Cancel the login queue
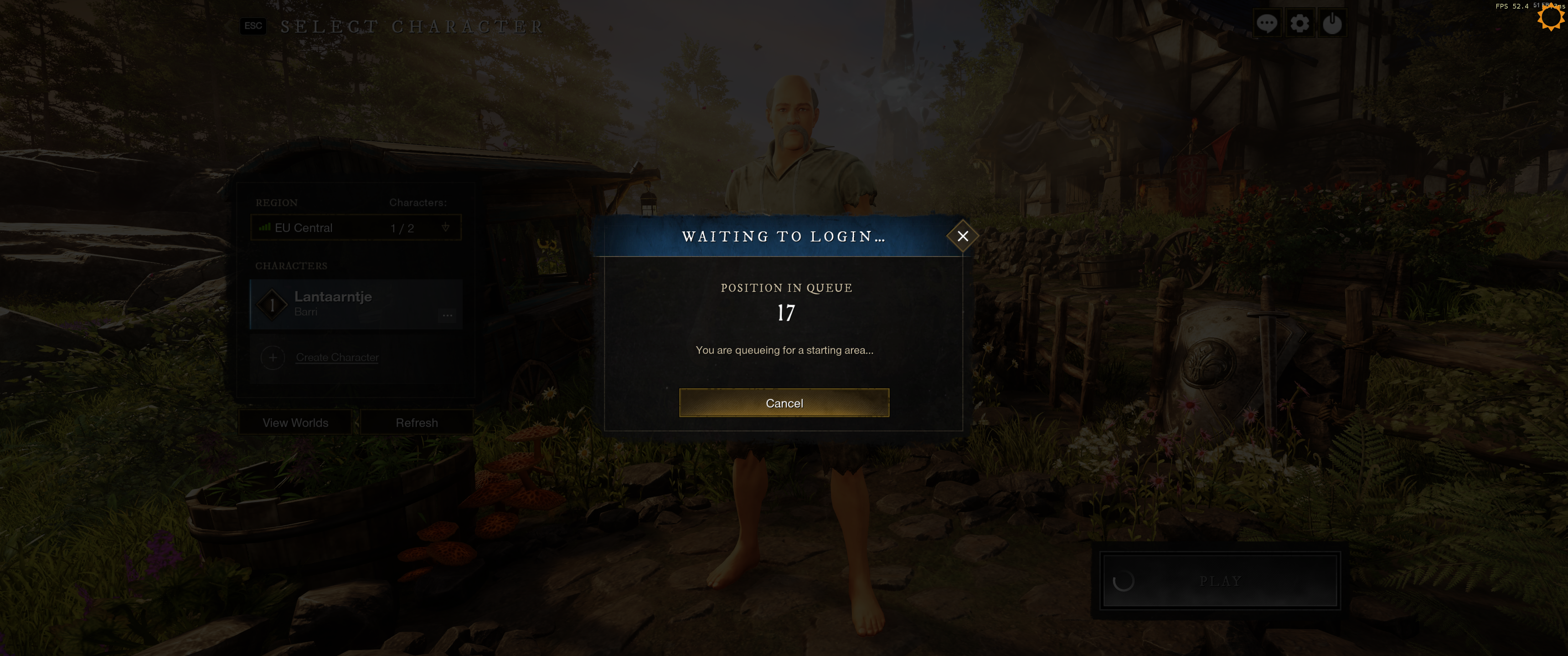The image size is (1568, 656). (784, 403)
